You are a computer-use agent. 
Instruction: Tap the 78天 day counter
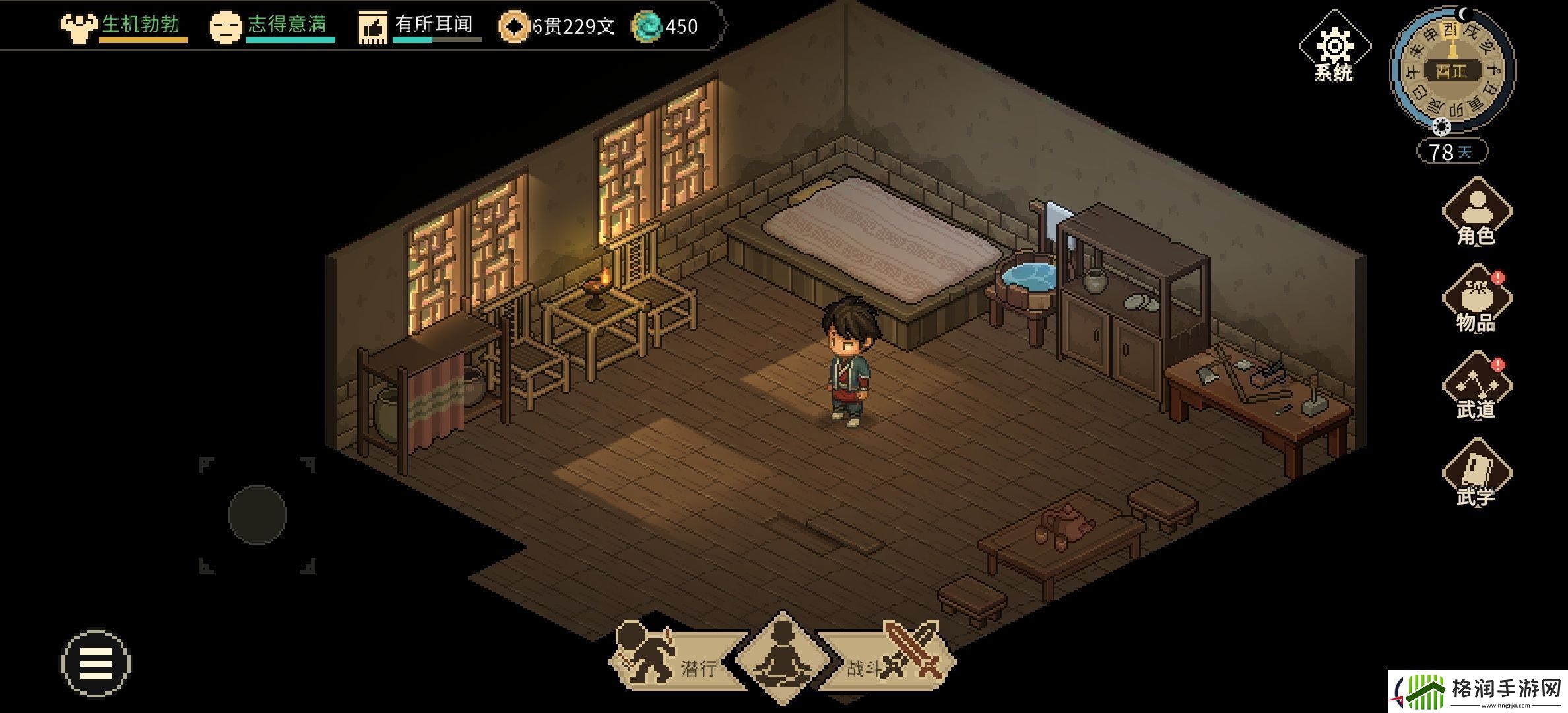(x=1452, y=152)
